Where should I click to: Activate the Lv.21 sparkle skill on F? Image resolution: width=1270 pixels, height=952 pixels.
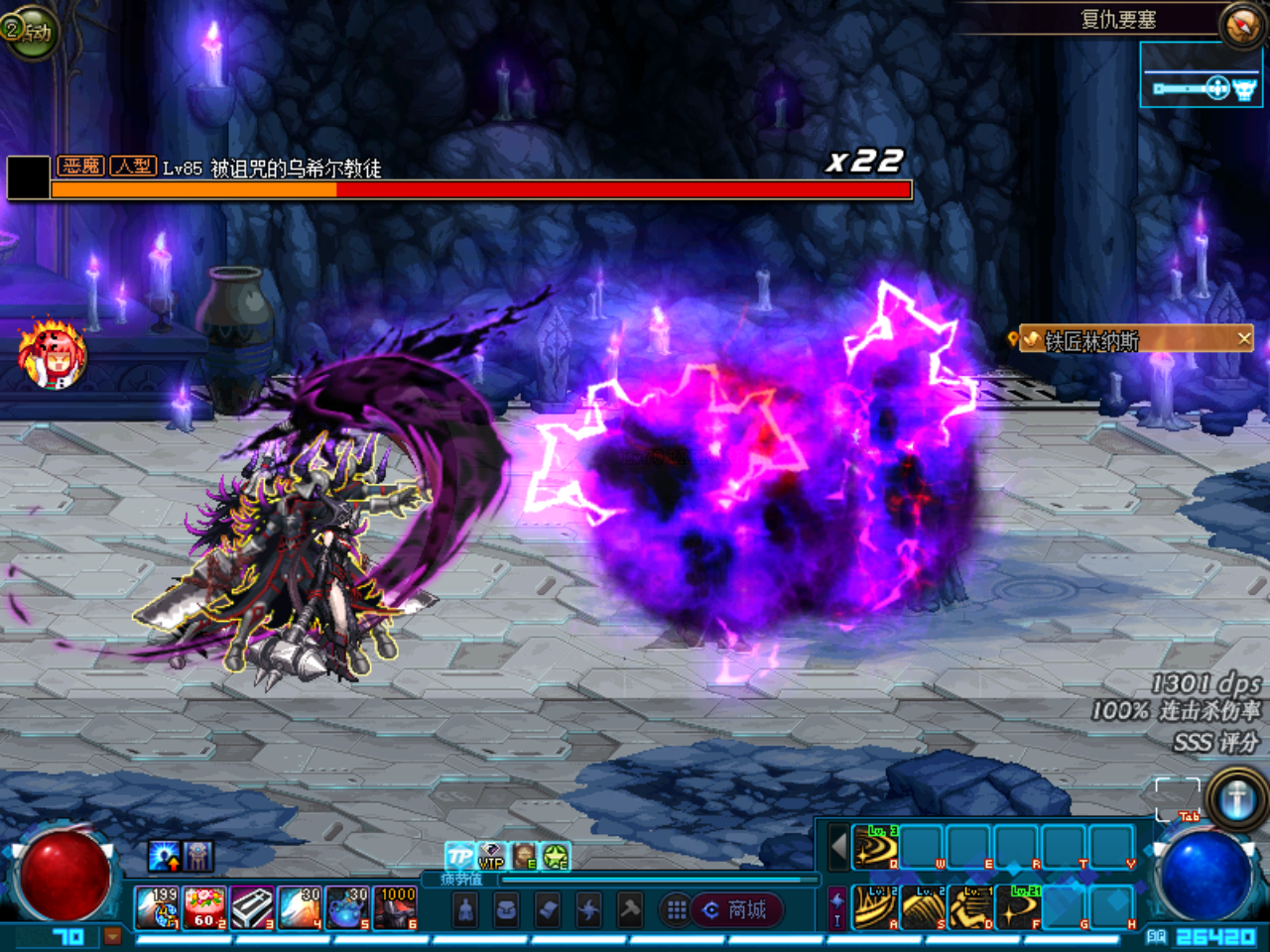point(1018,907)
